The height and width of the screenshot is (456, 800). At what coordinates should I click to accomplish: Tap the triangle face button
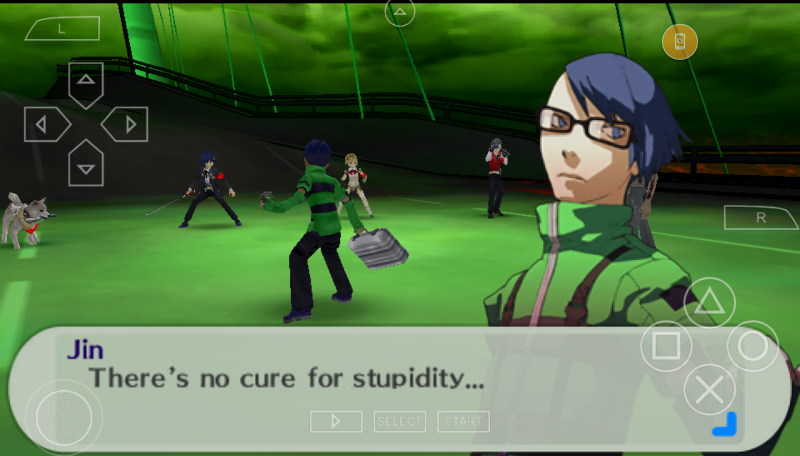point(709,303)
